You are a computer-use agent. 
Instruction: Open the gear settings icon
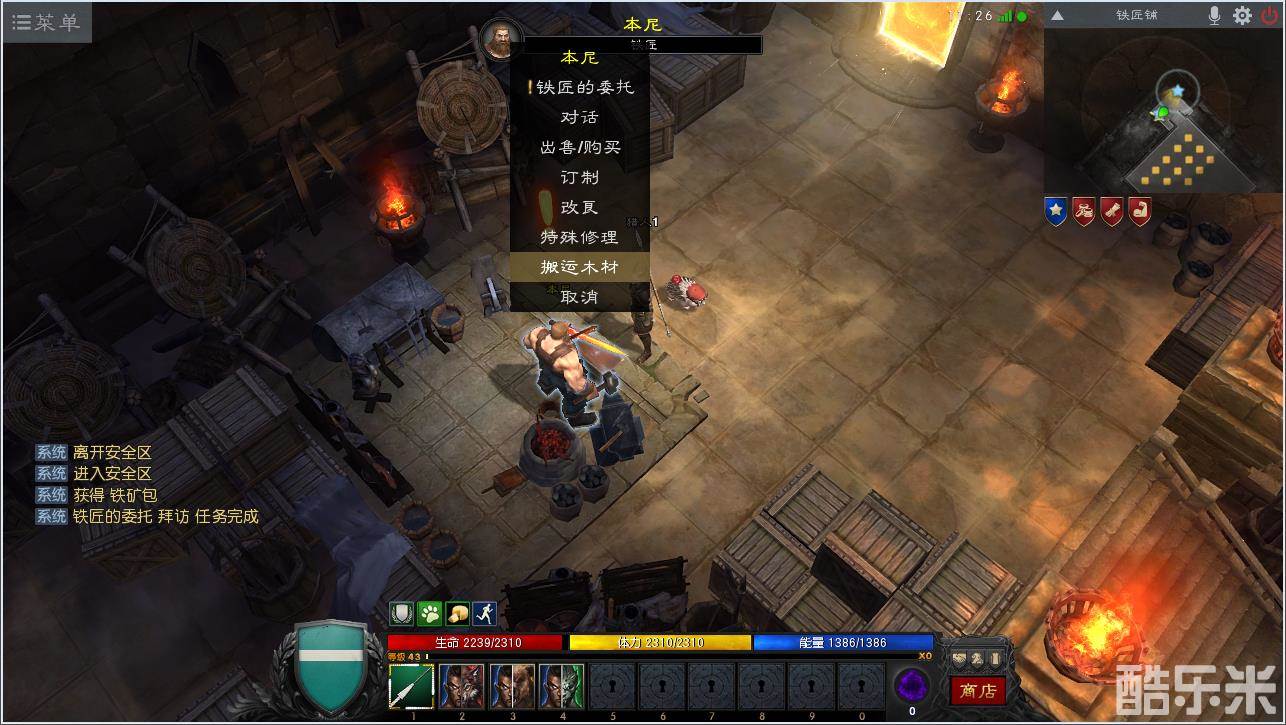click(1242, 16)
